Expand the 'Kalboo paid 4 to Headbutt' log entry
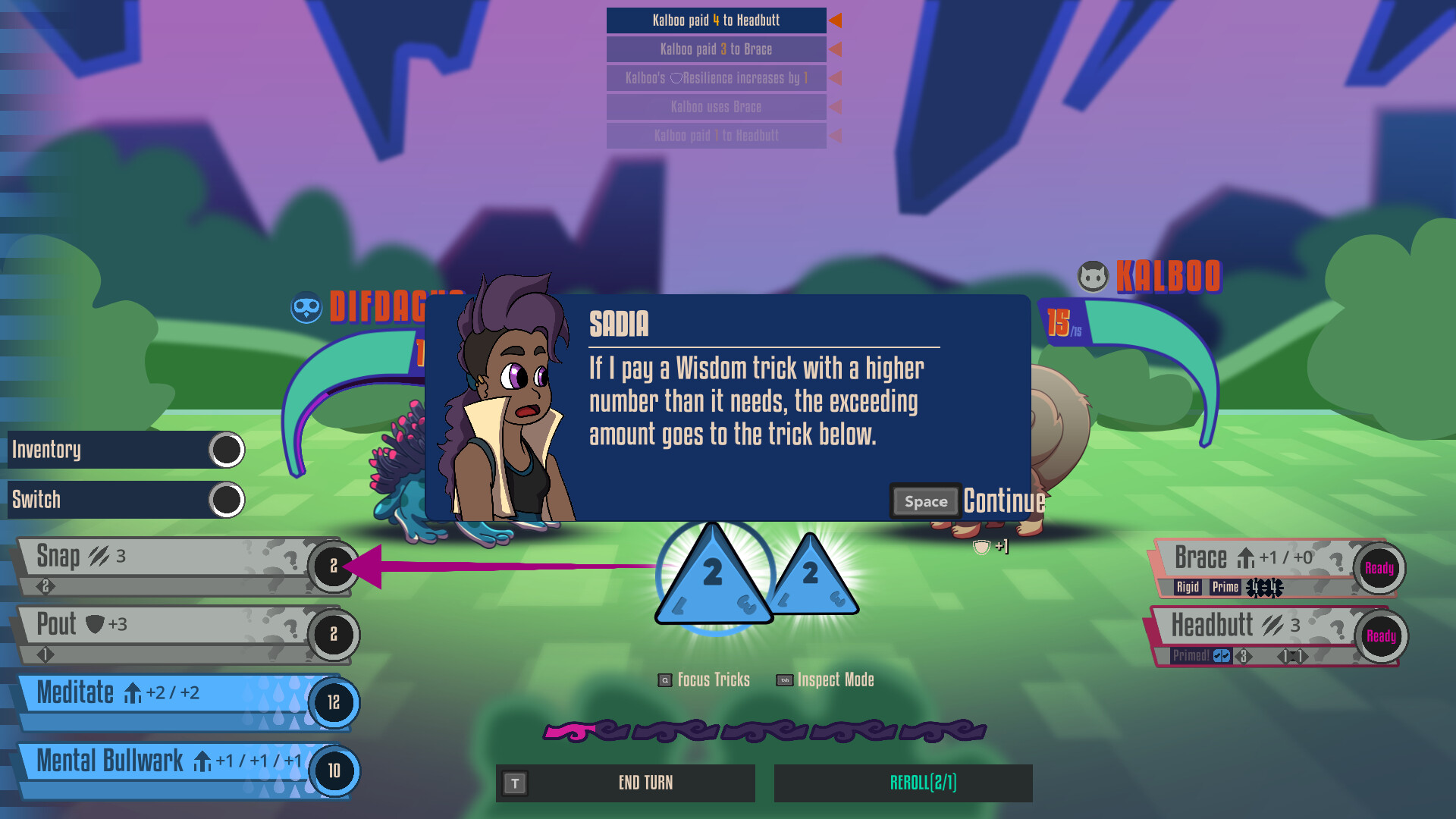Viewport: 1456px width, 819px height. [x=716, y=20]
